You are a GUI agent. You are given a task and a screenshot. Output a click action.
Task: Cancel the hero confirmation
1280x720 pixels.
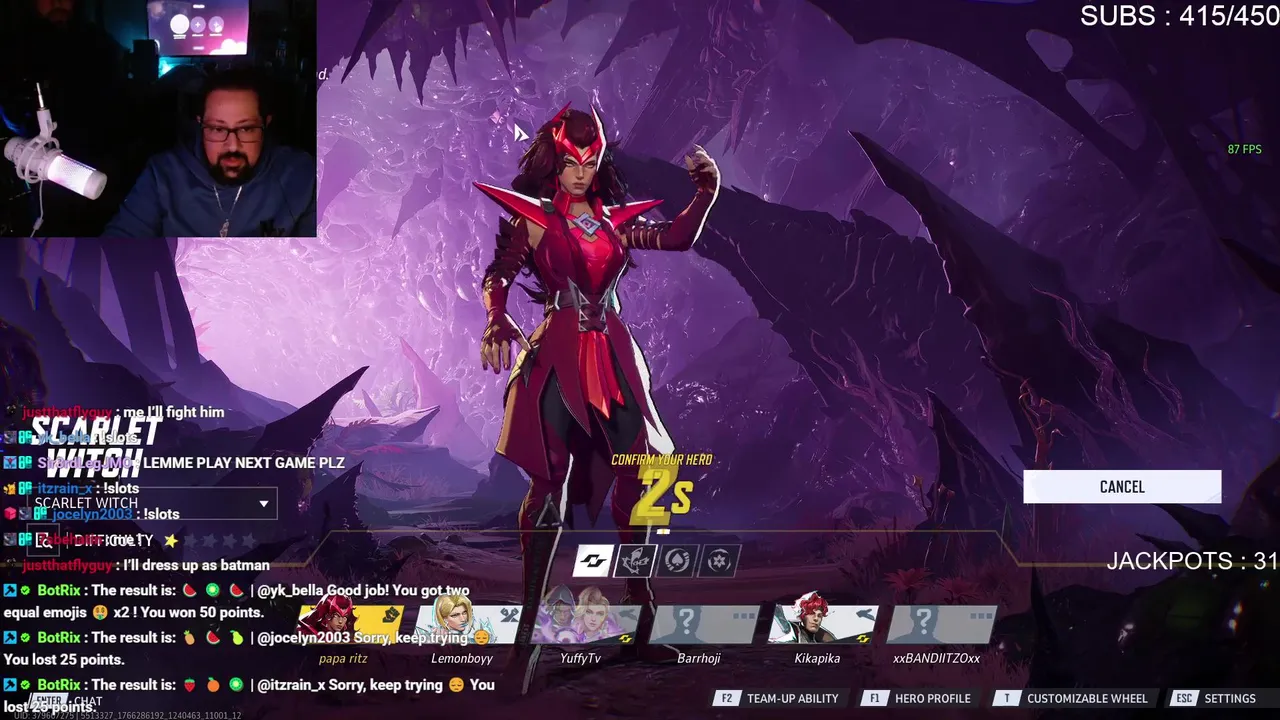pos(1122,487)
